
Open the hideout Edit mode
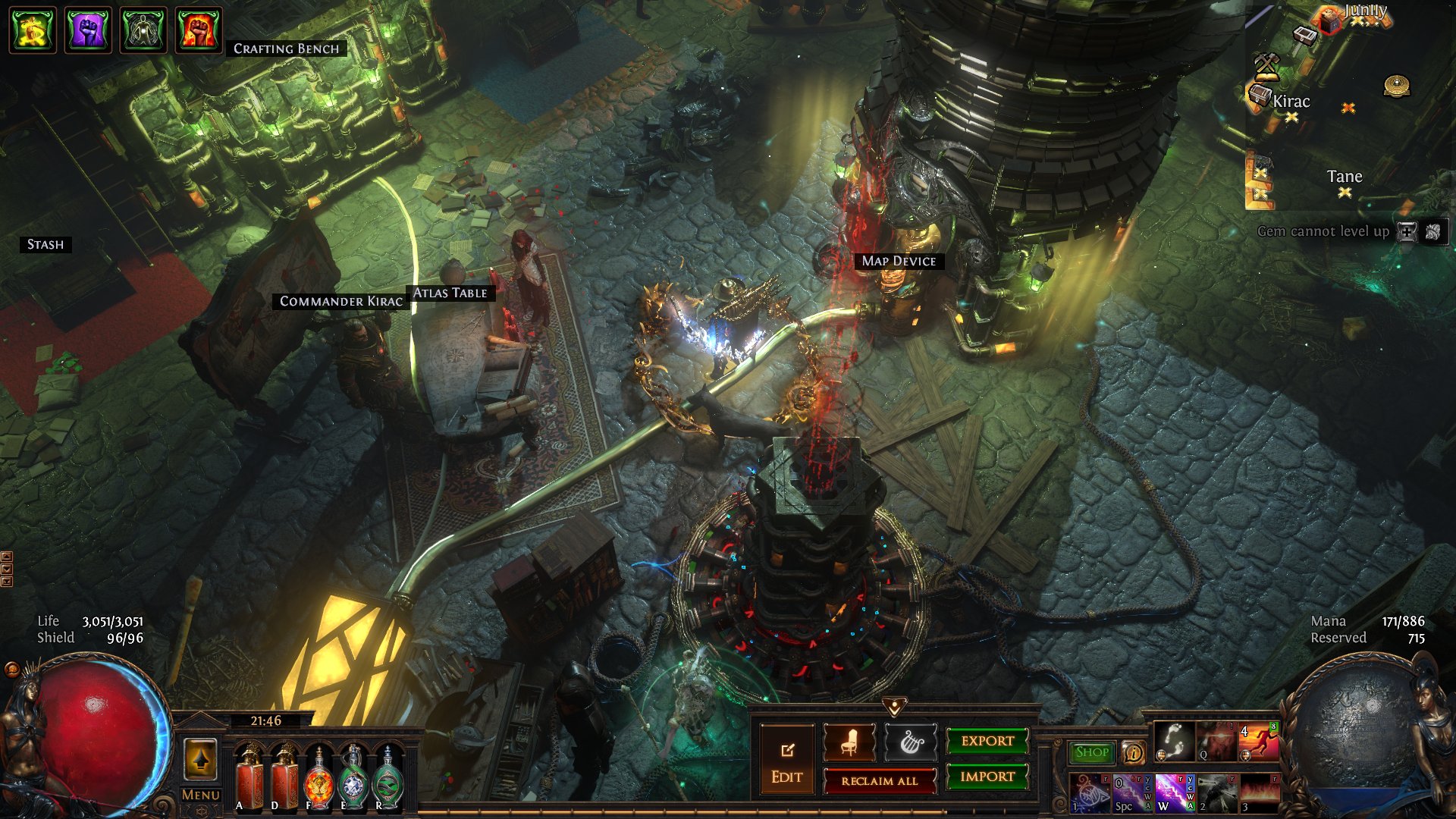(x=786, y=759)
